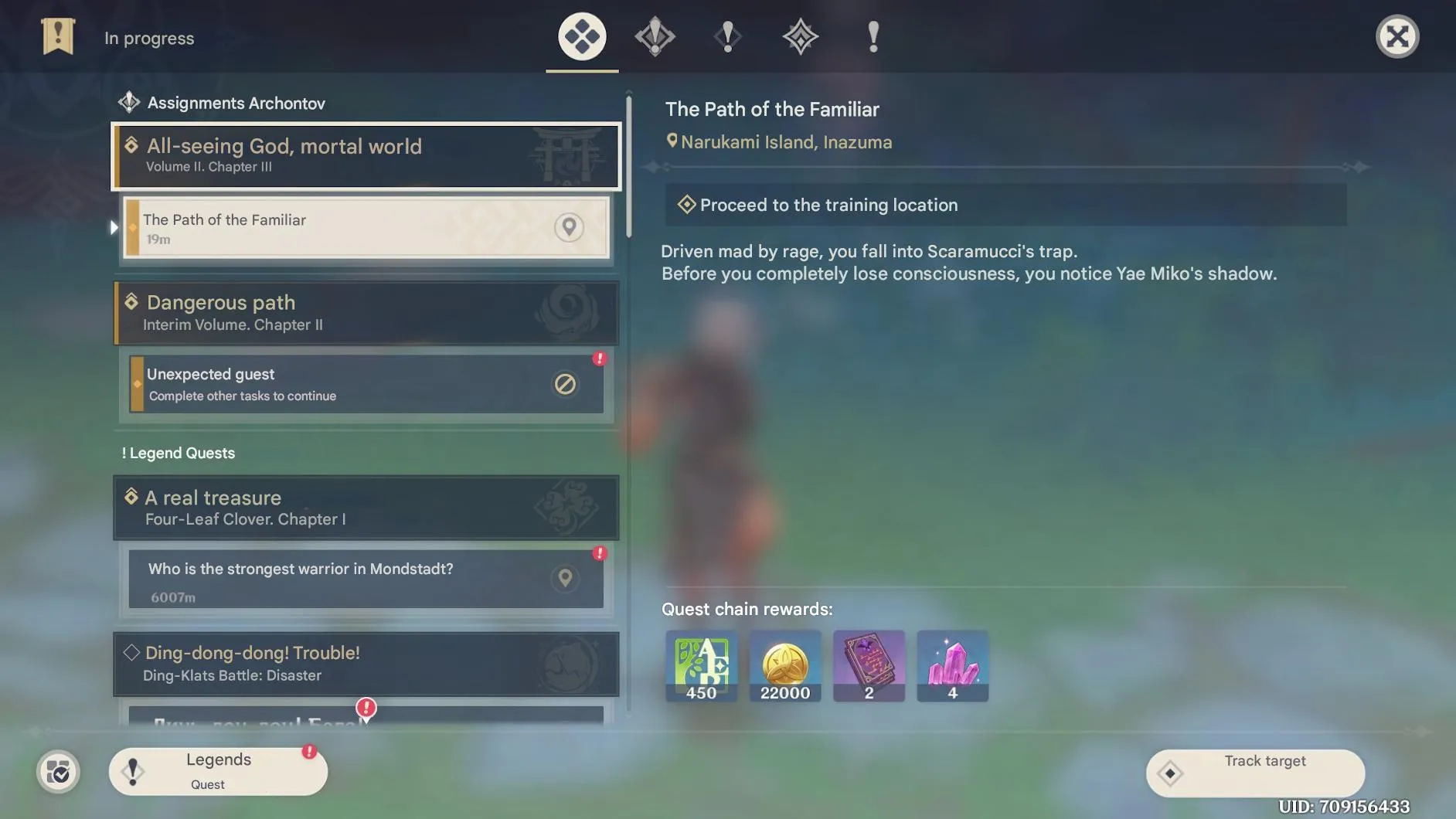The height and width of the screenshot is (819, 1456).
Task: Inspect the purple crystal reward icon
Action: (952, 665)
